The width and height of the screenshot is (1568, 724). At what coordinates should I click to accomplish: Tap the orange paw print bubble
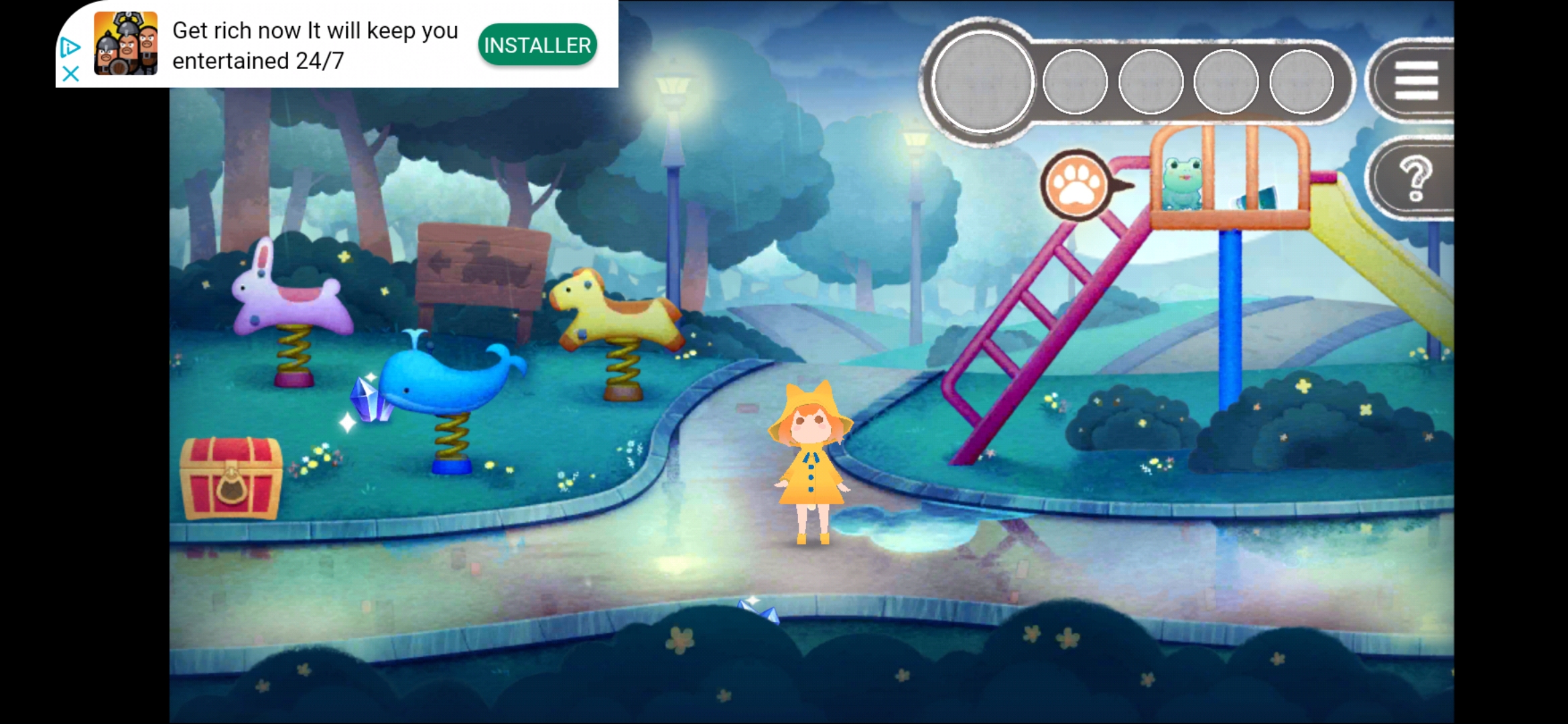[1076, 184]
